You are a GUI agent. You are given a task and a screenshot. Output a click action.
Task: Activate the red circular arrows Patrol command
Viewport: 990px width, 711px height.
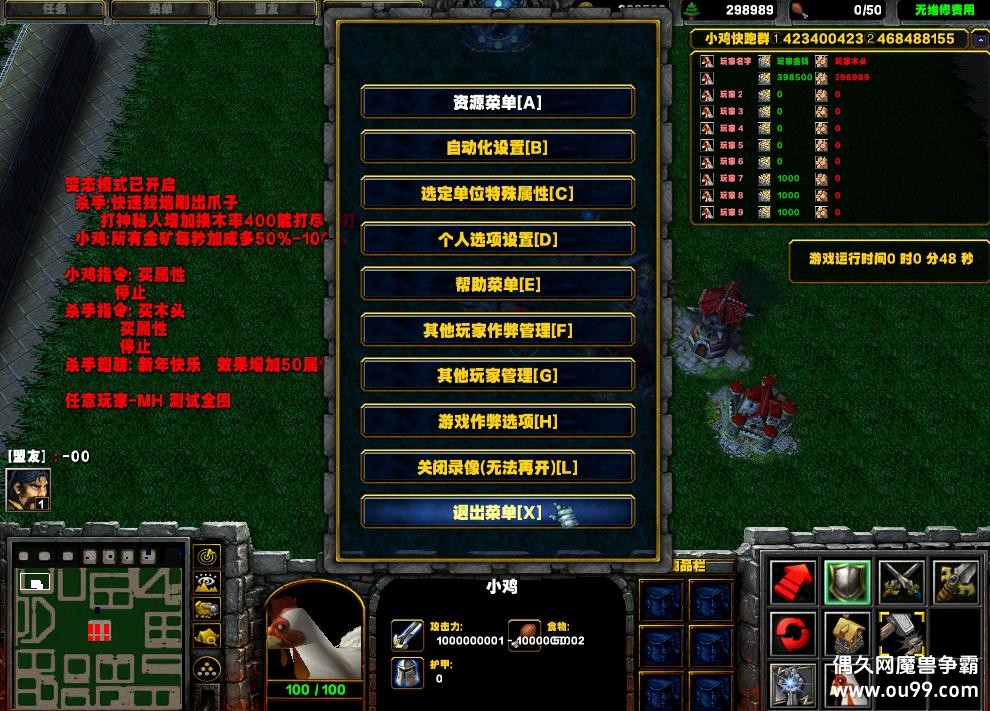(792, 635)
